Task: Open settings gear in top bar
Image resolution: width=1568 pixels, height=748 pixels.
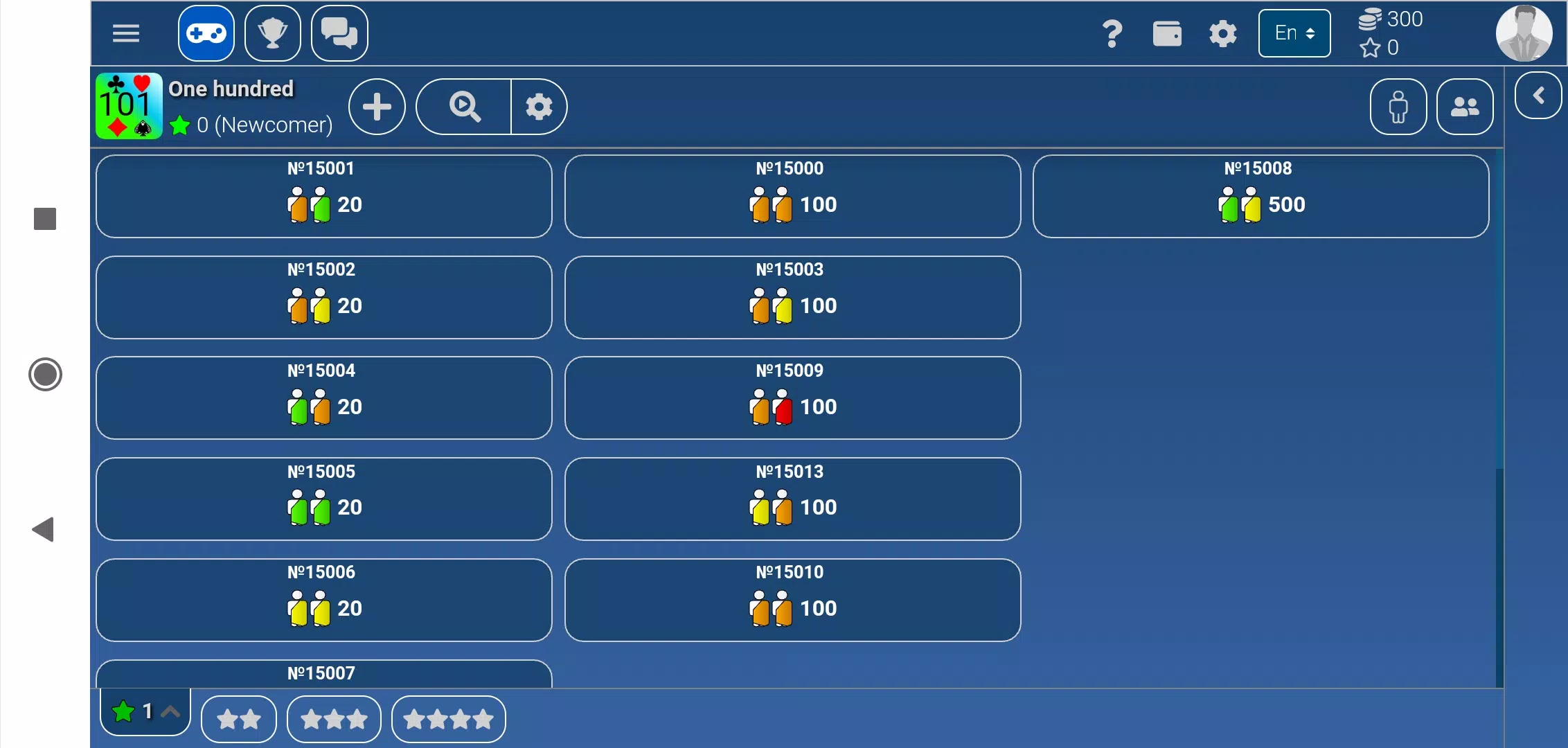Action: pos(1222,33)
